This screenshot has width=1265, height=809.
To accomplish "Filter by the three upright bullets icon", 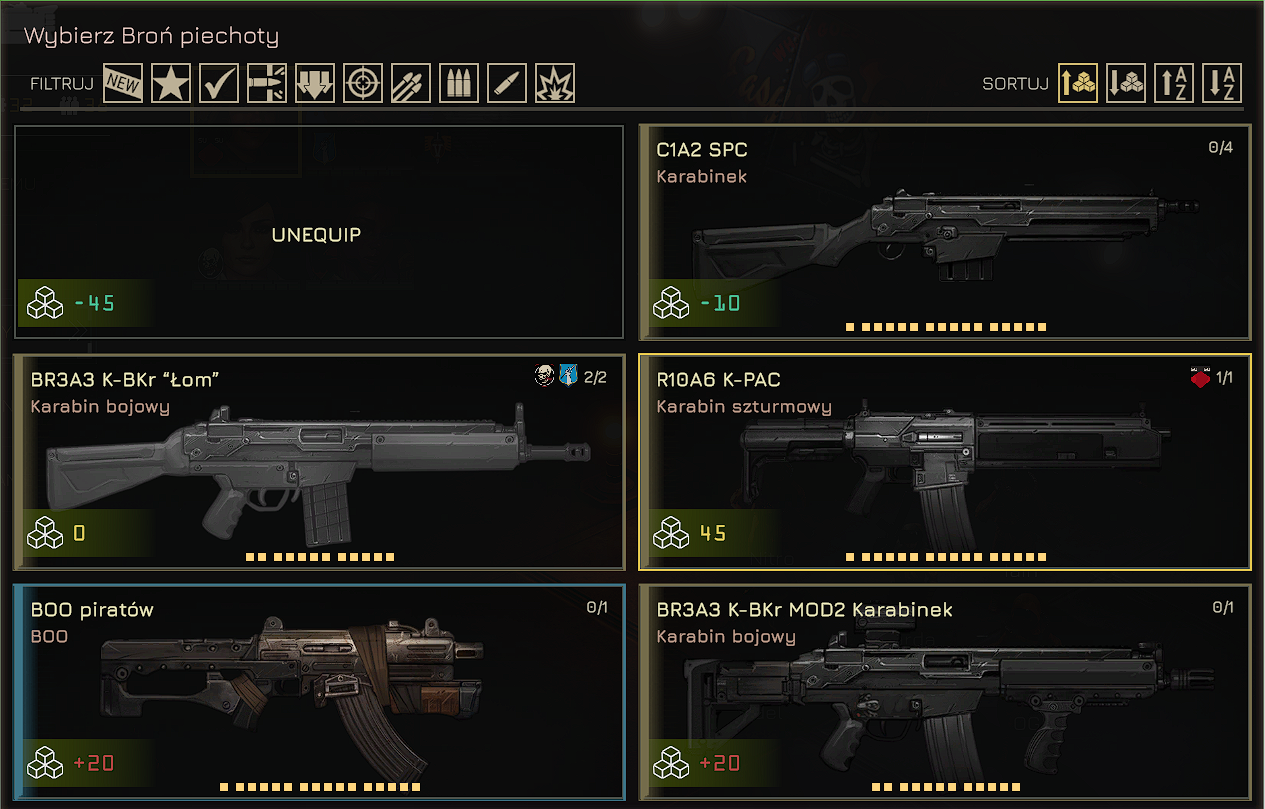I will [x=459, y=84].
